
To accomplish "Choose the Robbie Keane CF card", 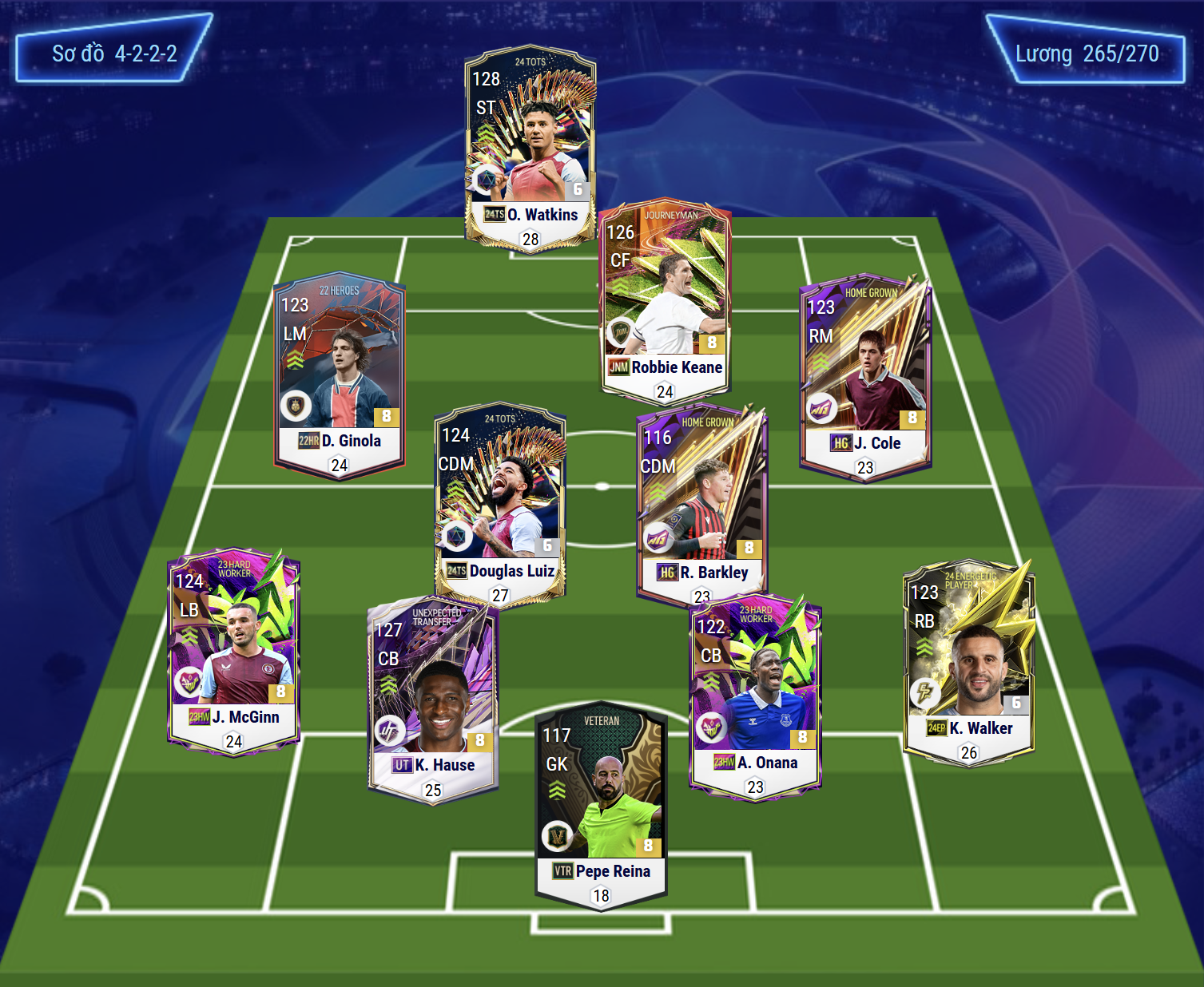I will 665,299.
